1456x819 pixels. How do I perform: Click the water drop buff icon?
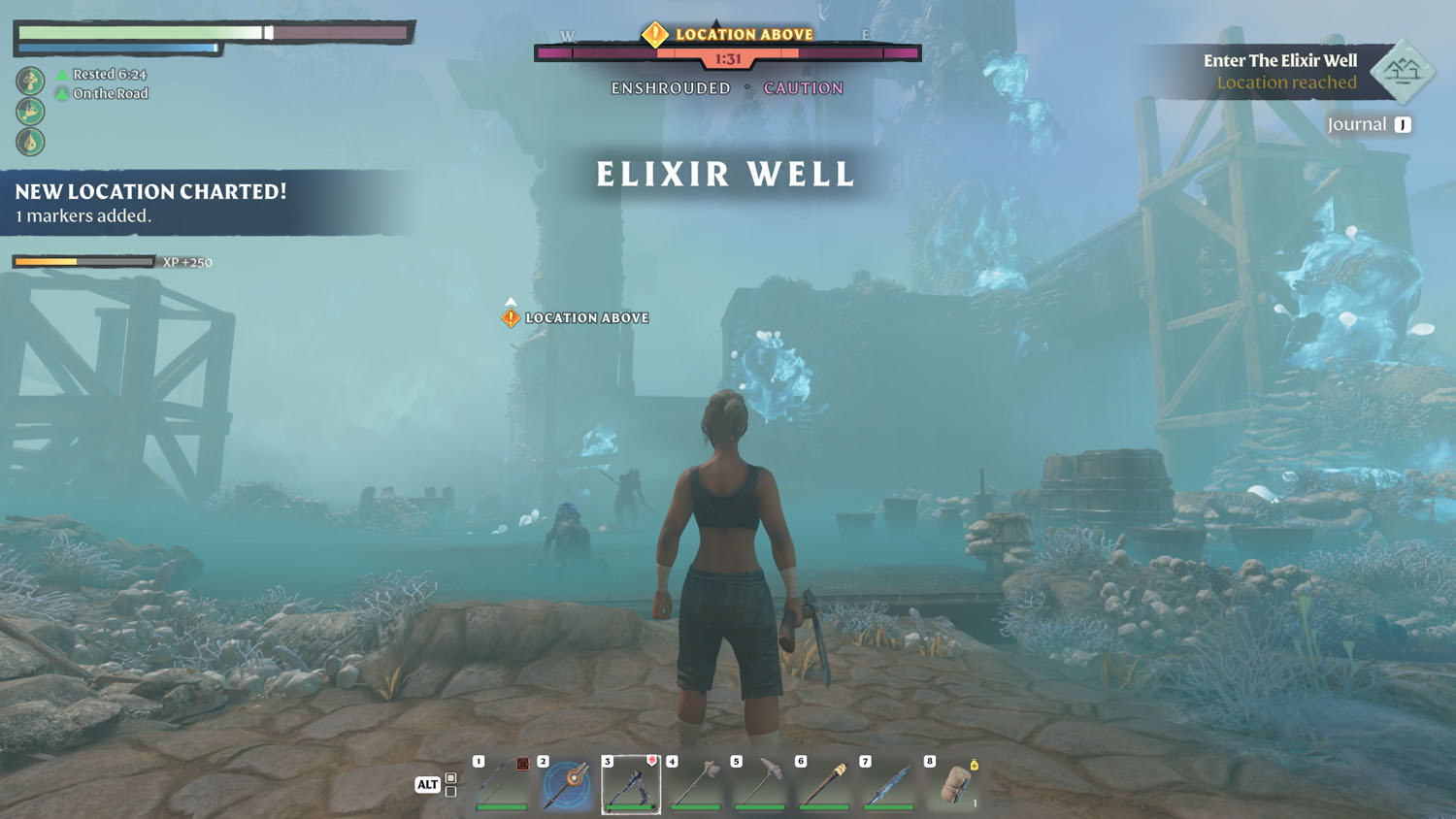tap(30, 141)
